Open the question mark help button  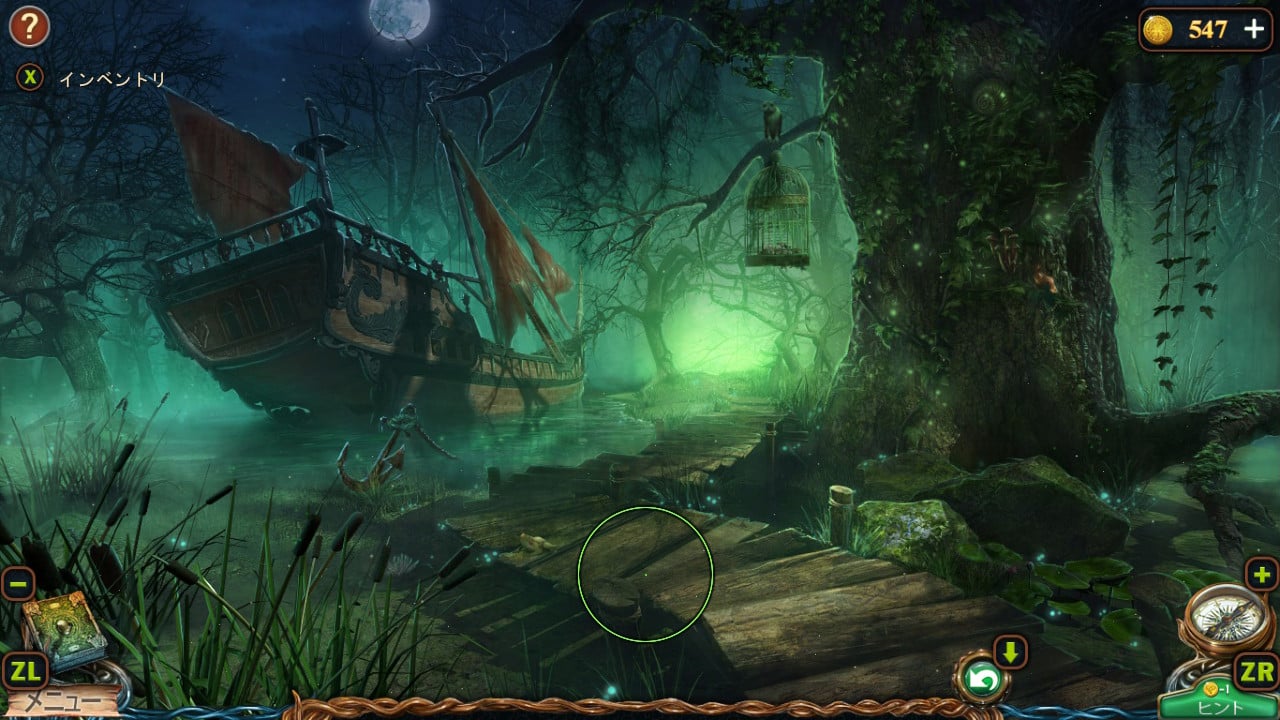tap(29, 27)
